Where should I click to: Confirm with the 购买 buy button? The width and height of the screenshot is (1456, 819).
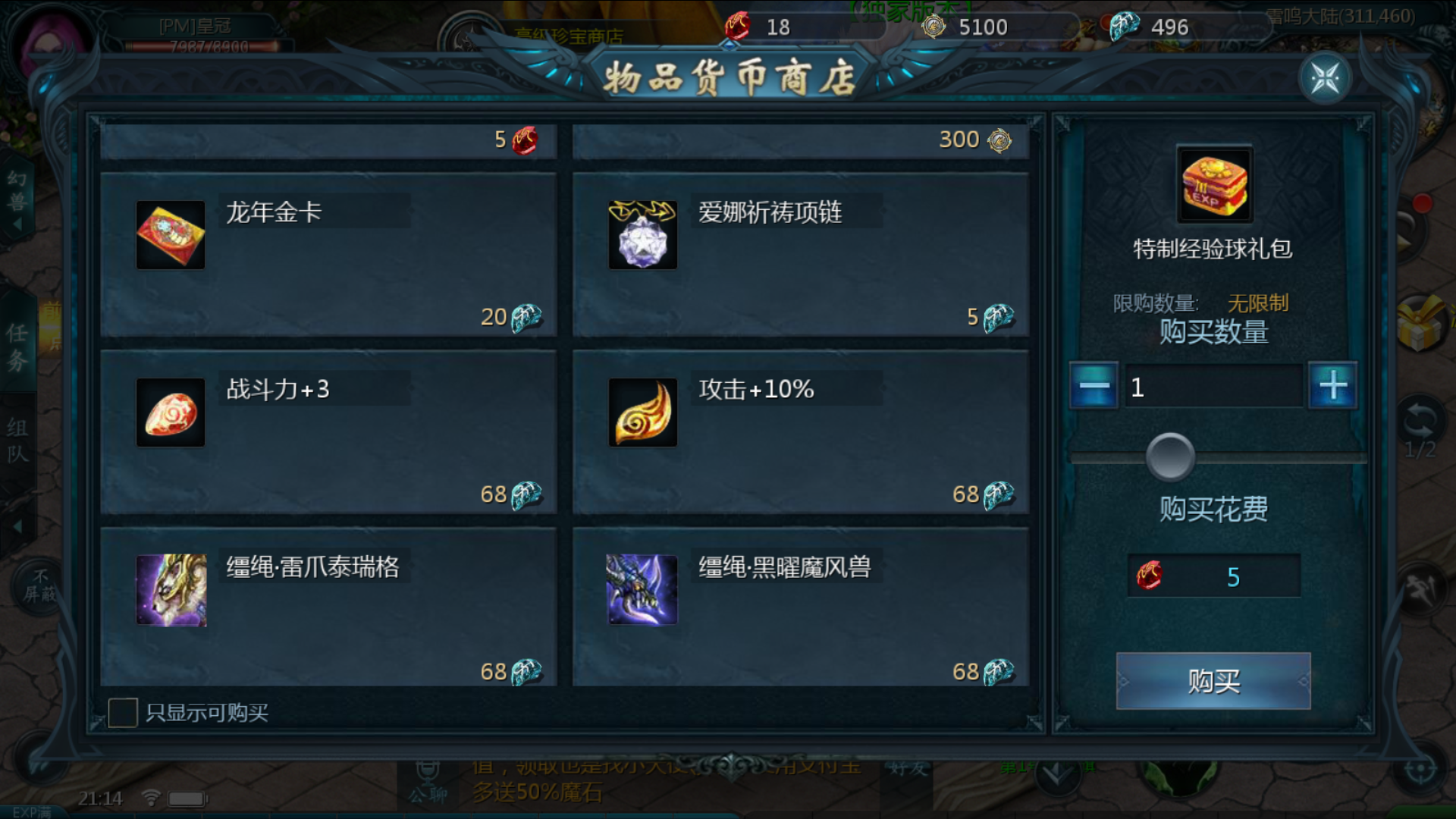coord(1213,681)
